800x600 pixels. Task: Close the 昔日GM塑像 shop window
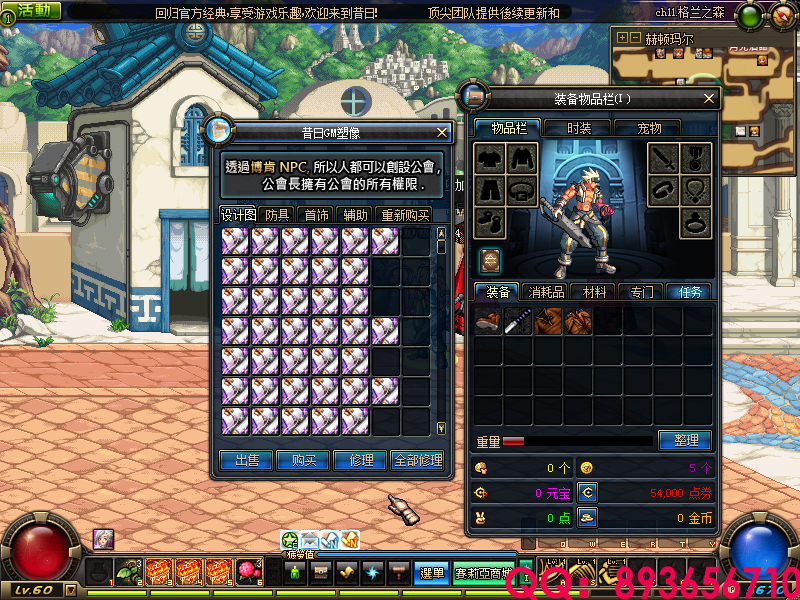(x=442, y=132)
